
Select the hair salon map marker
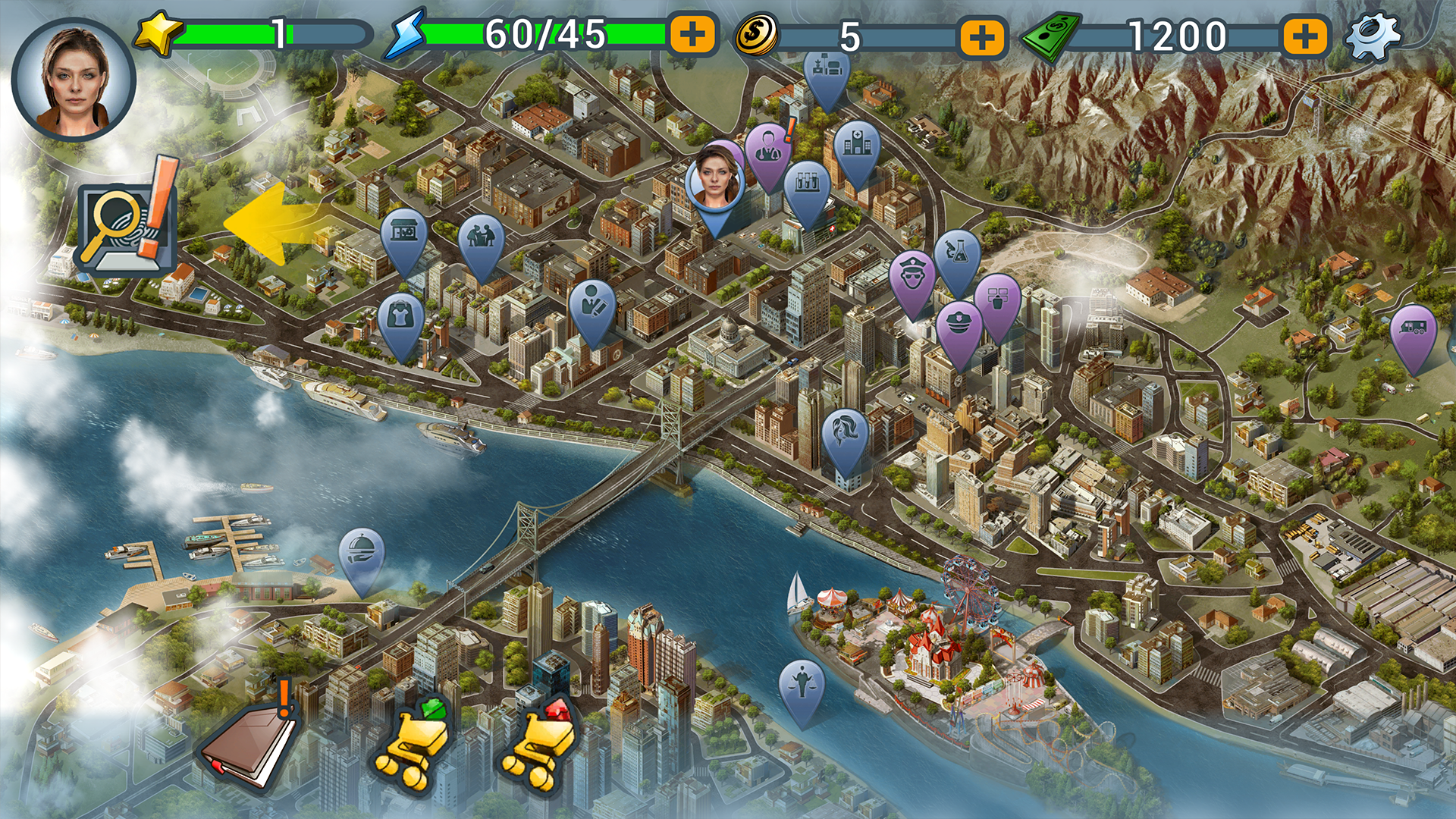click(x=845, y=436)
